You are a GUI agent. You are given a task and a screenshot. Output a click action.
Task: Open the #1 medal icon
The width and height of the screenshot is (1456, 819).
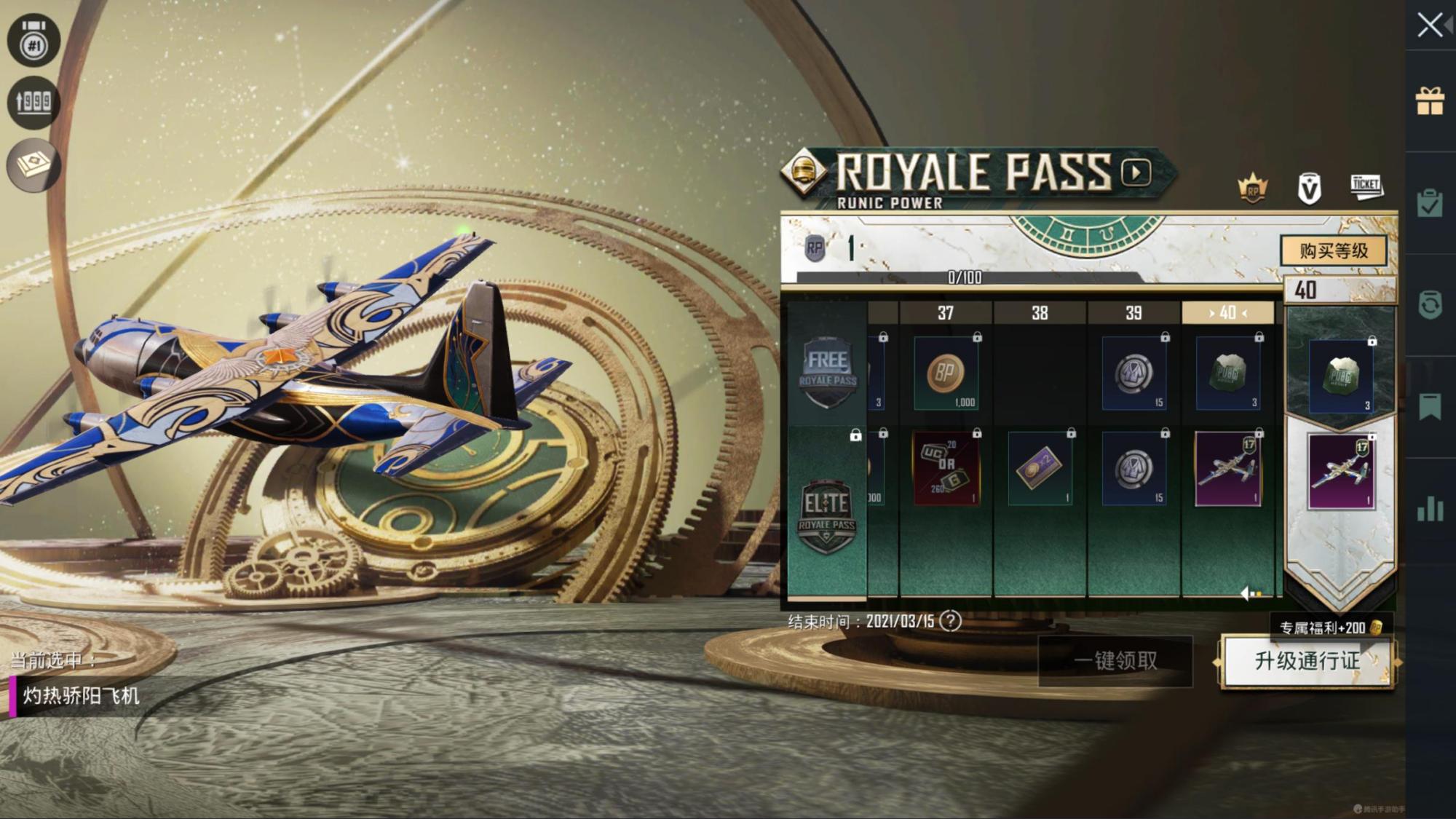tap(33, 41)
